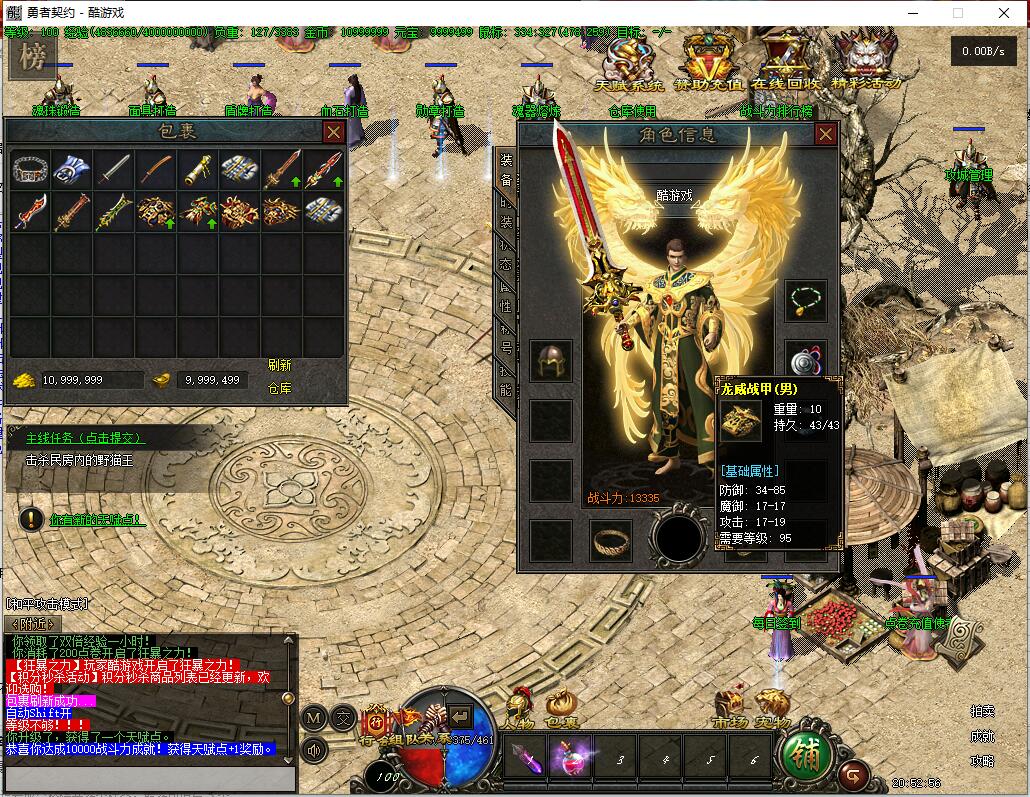The width and height of the screenshot is (1030, 797).
Task: Open the 在线回收 online recycling menu
Action: (786, 60)
